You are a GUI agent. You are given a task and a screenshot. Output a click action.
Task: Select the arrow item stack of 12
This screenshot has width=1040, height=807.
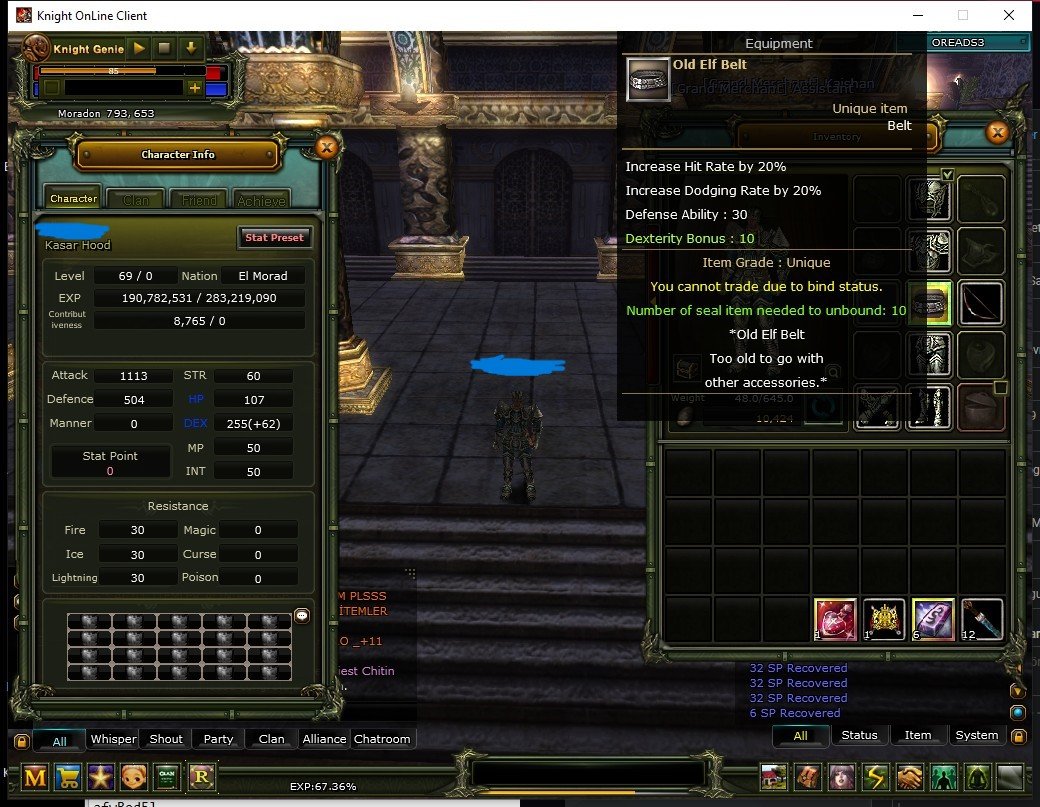click(x=981, y=620)
